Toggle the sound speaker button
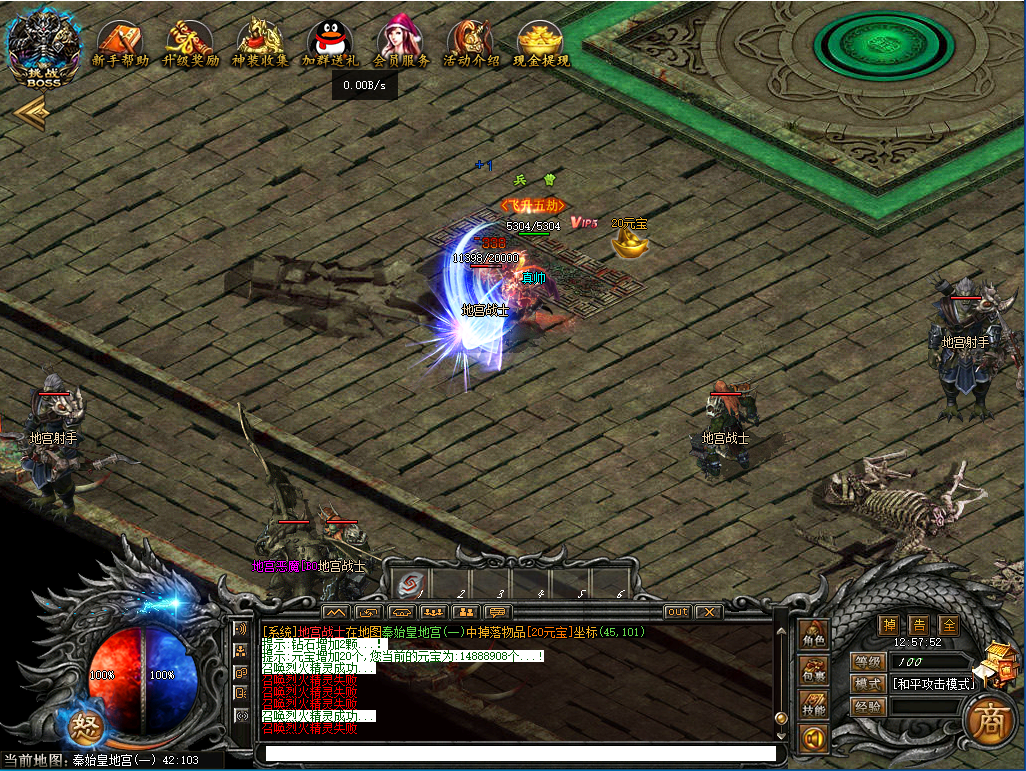 (x=813, y=738)
